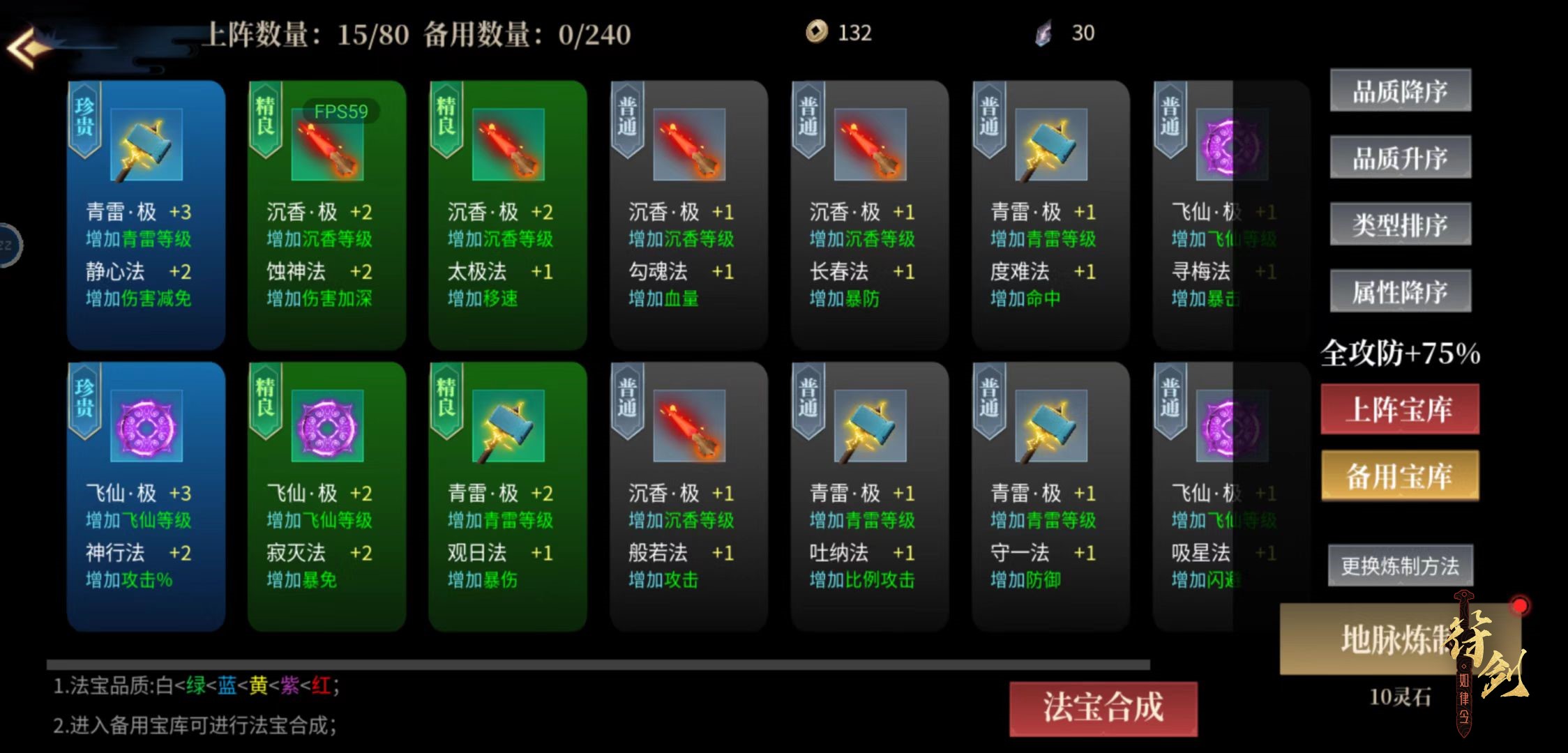This screenshot has height=753, width=1568.
Task: Sort attributes descending with 属性降序
Action: click(1400, 291)
